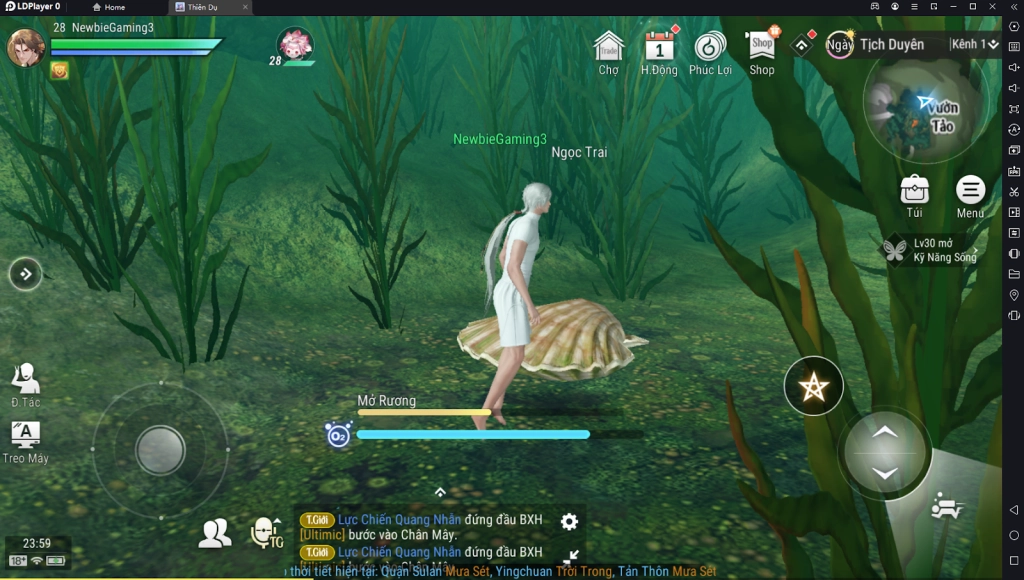Click the NewbieGaming3 player portrait

coord(26,47)
